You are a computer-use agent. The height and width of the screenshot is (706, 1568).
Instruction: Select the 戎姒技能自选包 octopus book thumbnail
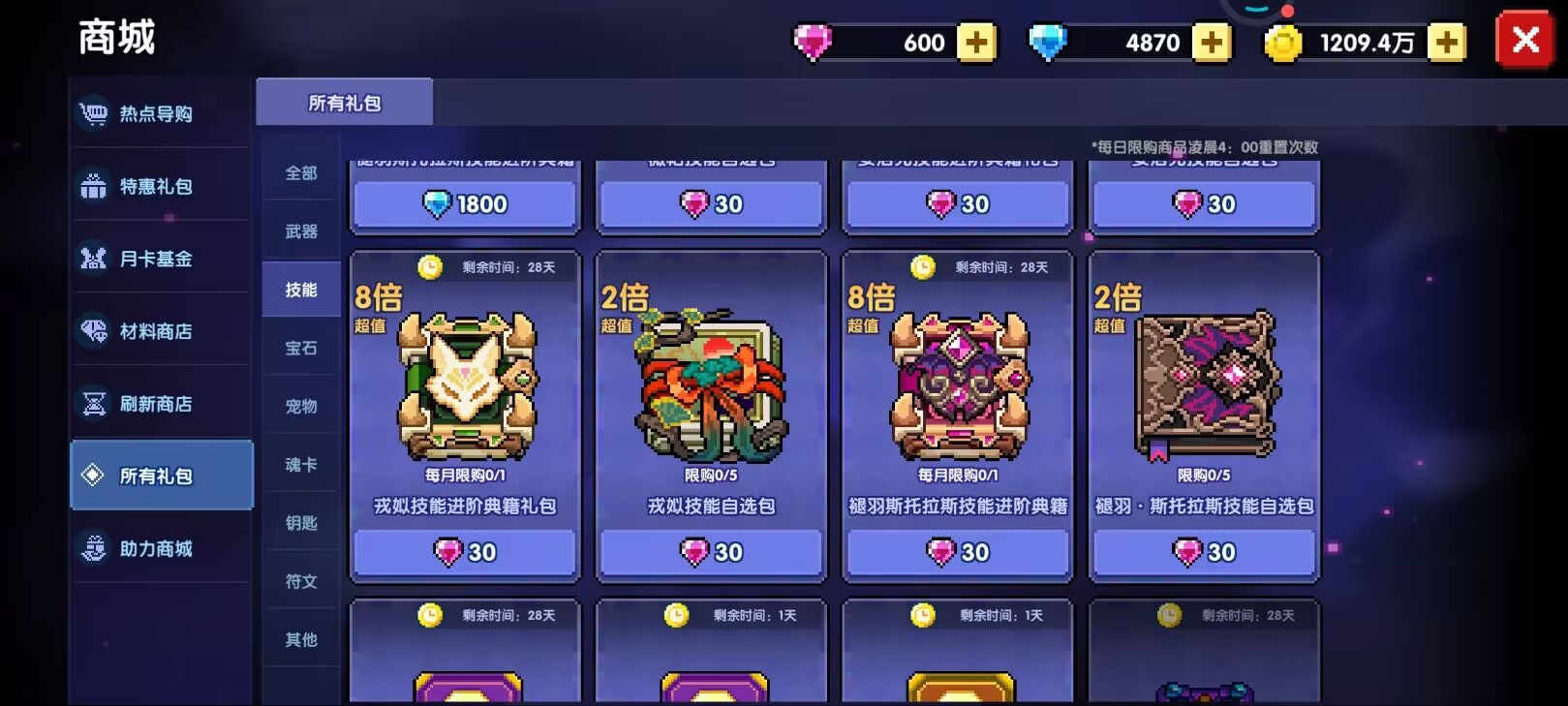[x=711, y=385]
